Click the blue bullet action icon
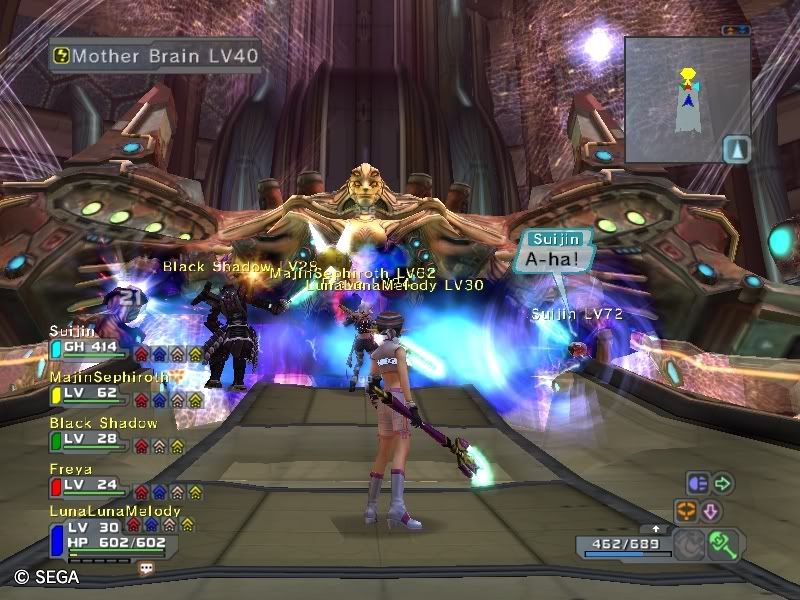Screen dimensions: 800x600 (697, 484)
